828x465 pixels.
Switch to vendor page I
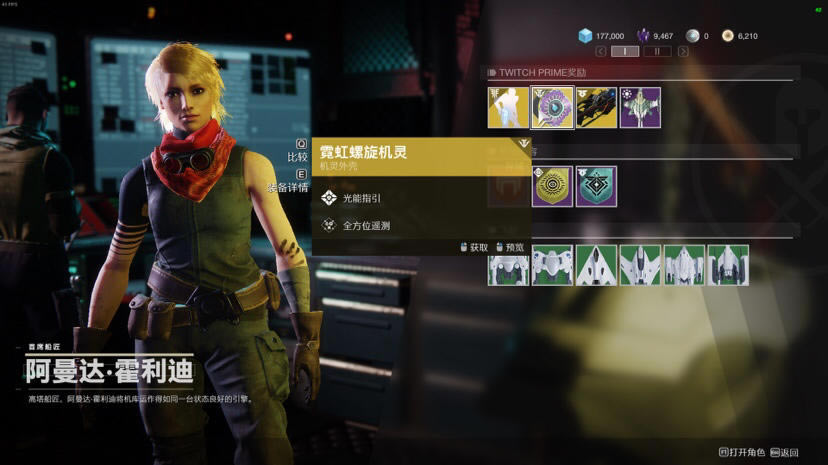625,50
